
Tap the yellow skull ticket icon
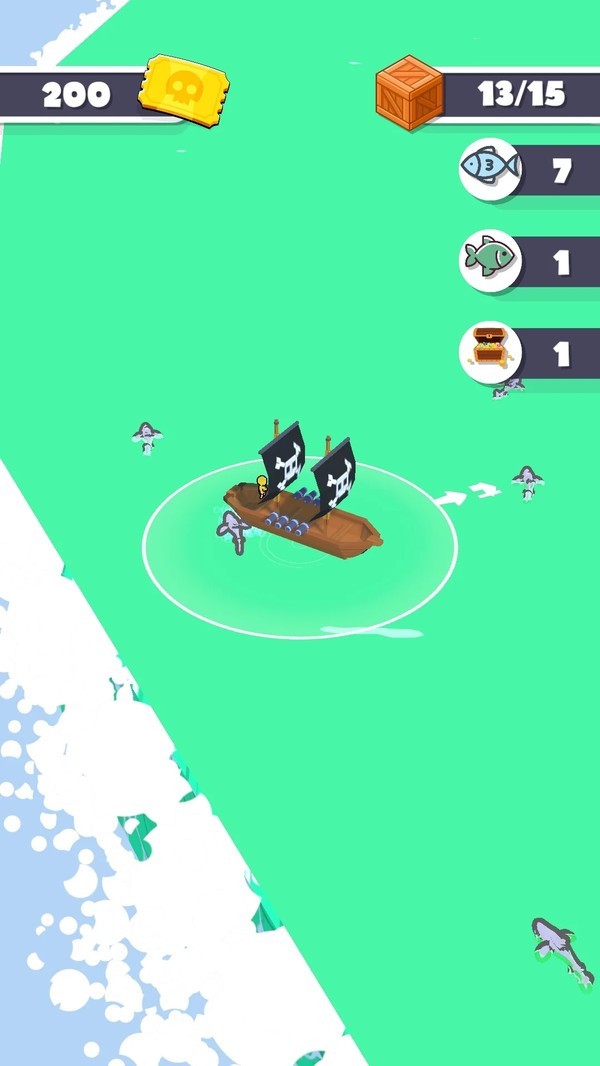pyautogui.click(x=183, y=90)
